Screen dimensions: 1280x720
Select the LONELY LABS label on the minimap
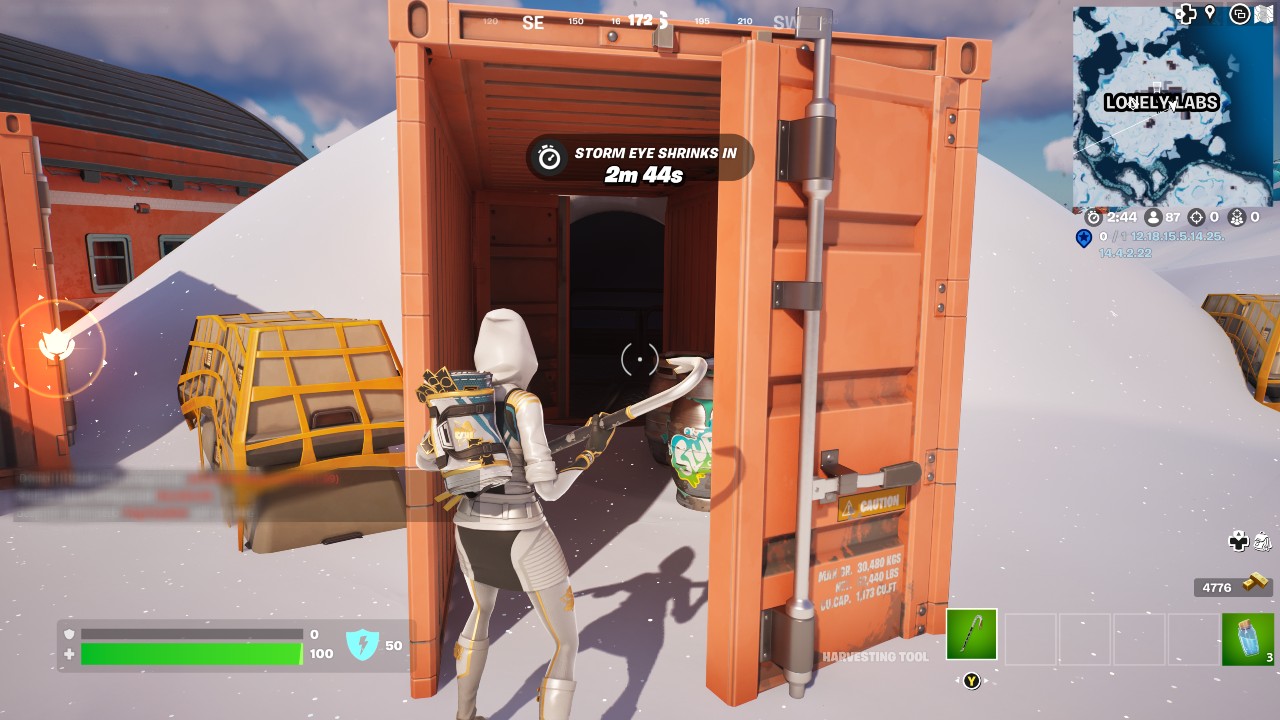1161,103
